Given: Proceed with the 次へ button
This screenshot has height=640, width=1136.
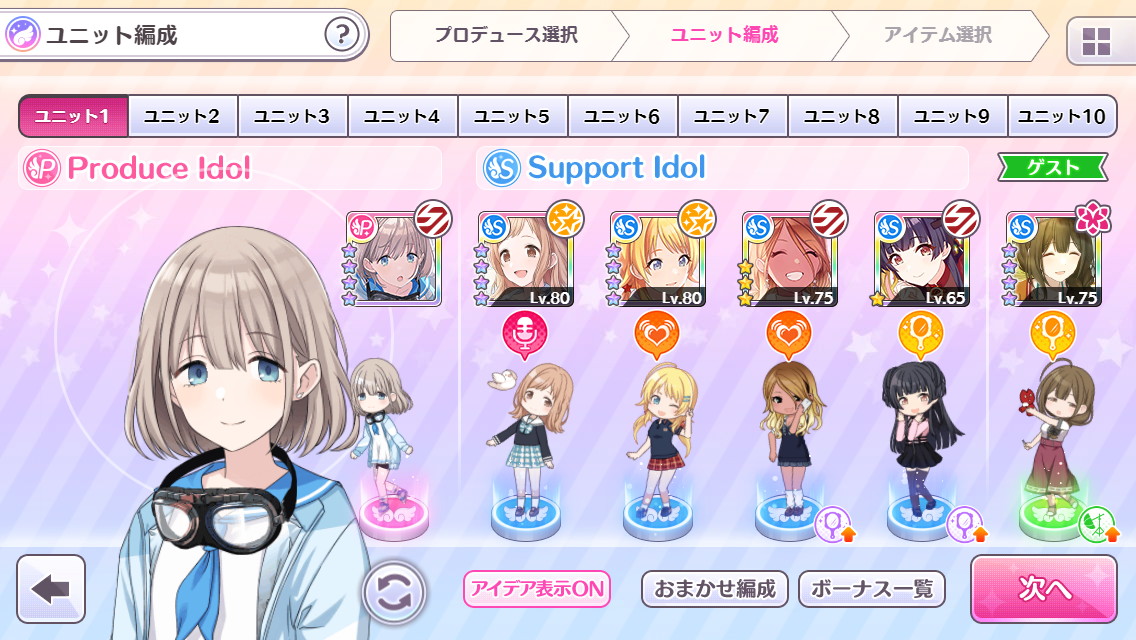Looking at the screenshot, I should tap(1043, 589).
